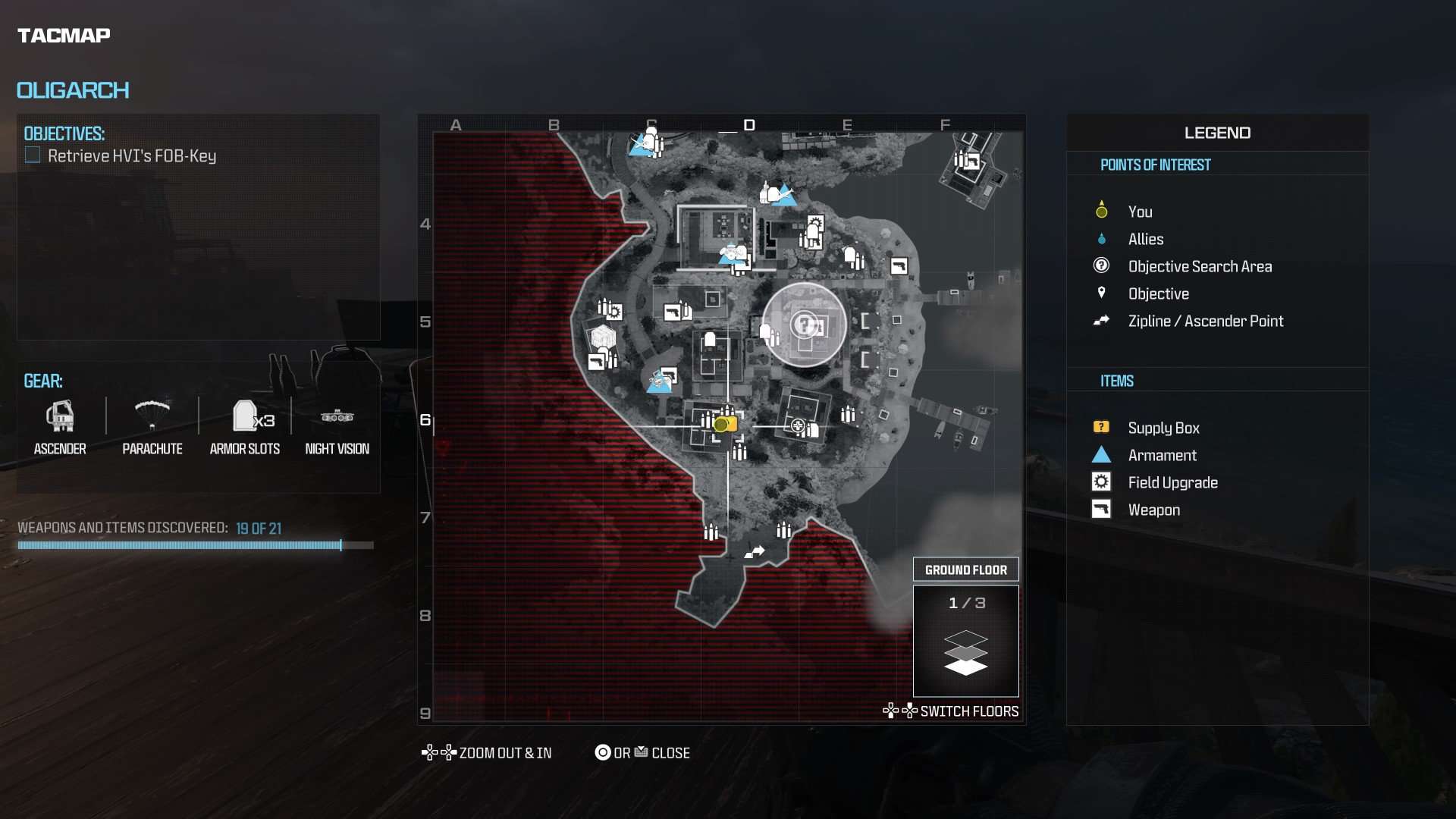The image size is (1456, 819).
Task: Expand the Points of Interest legend section
Action: pyautogui.click(x=1156, y=165)
